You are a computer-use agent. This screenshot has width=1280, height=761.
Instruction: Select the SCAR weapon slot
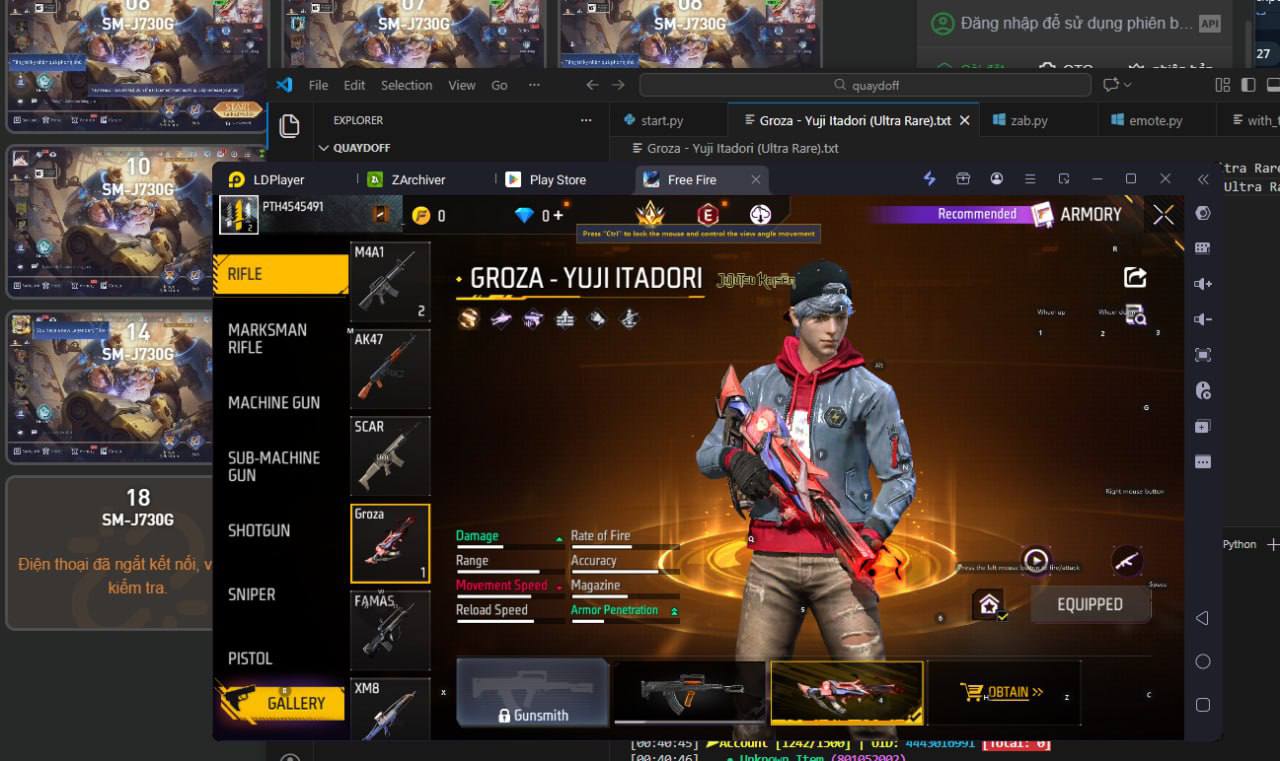(x=390, y=455)
